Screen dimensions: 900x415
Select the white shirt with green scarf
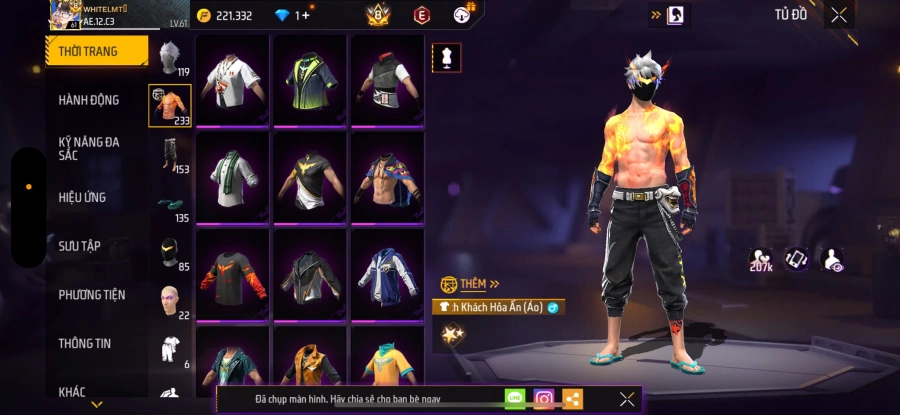[x=232, y=177]
